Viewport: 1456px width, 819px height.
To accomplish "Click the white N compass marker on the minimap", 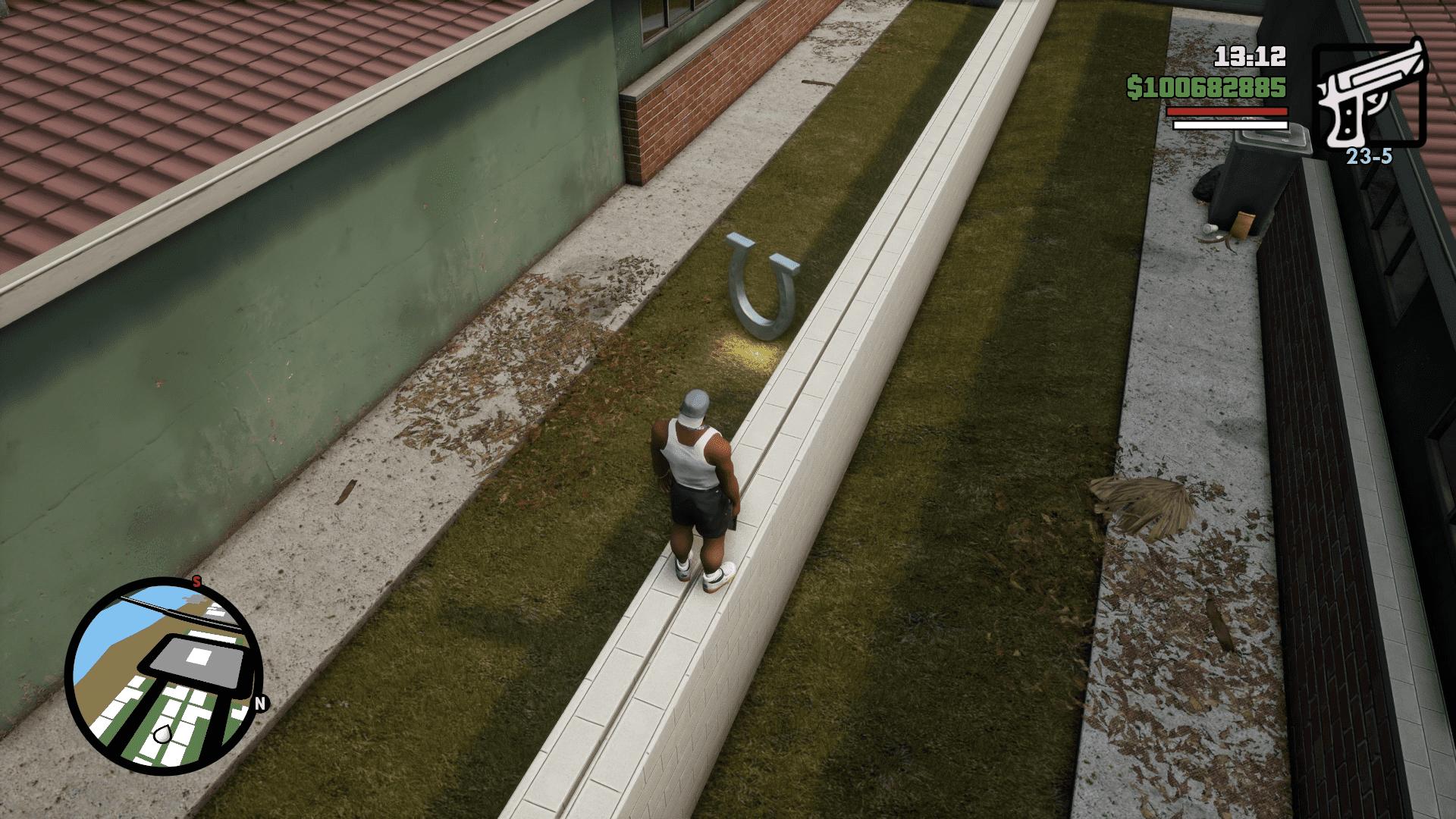I will [262, 703].
